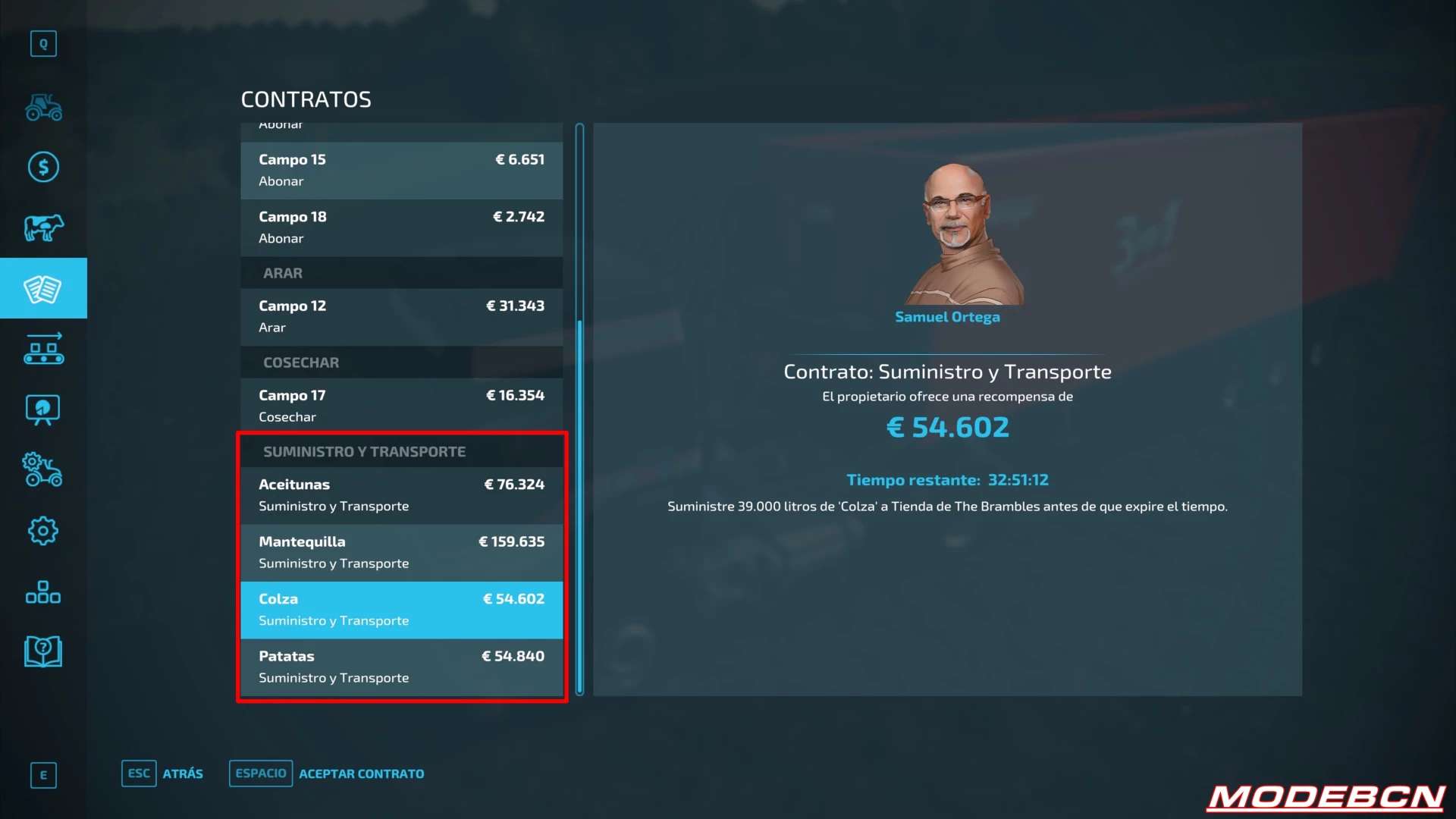Show the production chains tab
Screen dimensions: 1456x819
pyautogui.click(x=43, y=349)
